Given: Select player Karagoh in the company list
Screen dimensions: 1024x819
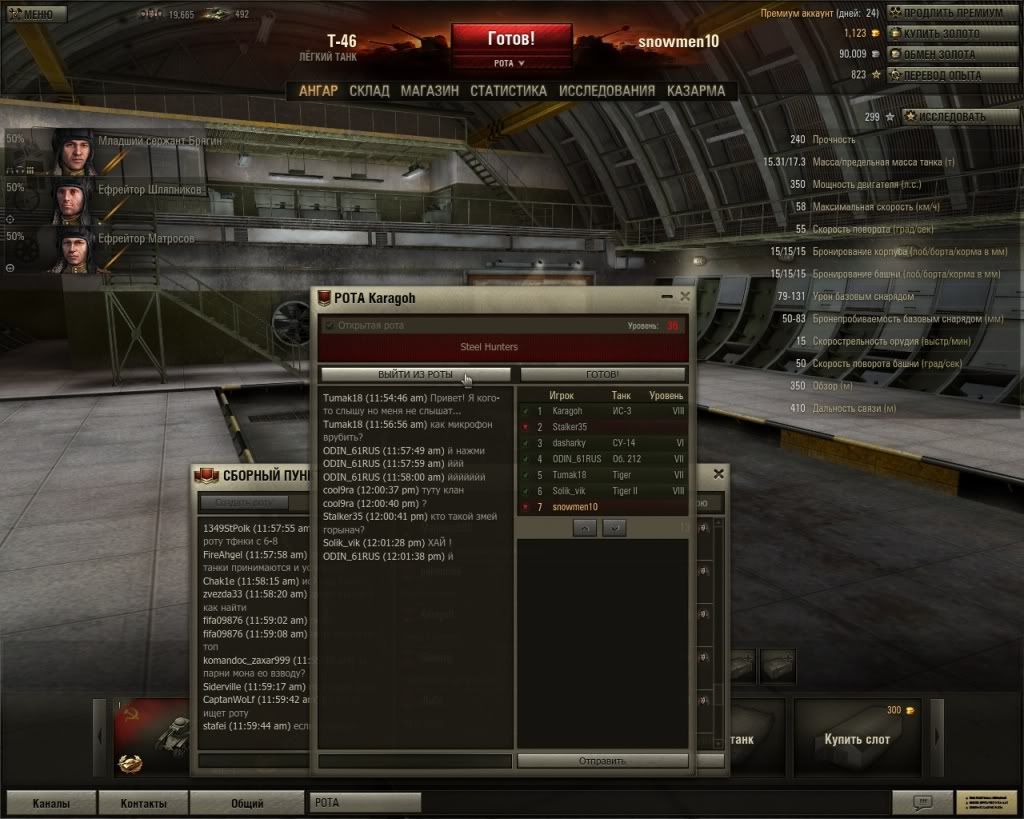Looking at the screenshot, I should click(567, 411).
